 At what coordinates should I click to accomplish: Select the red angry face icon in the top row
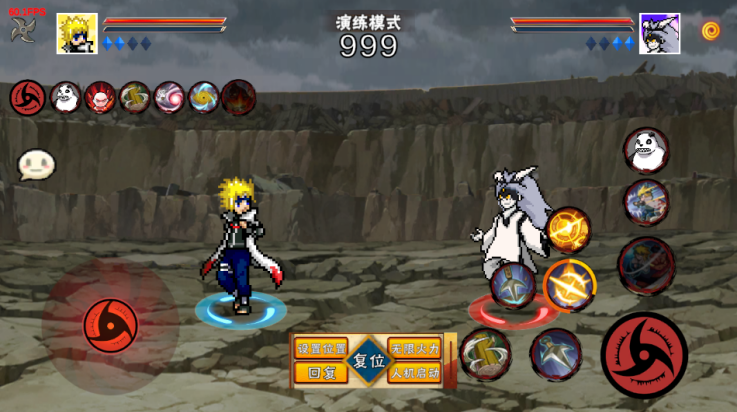(100, 97)
